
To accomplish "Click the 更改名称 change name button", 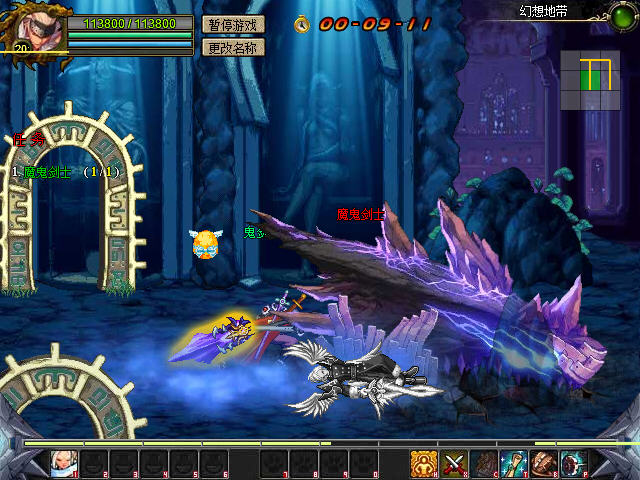I will point(233,47).
